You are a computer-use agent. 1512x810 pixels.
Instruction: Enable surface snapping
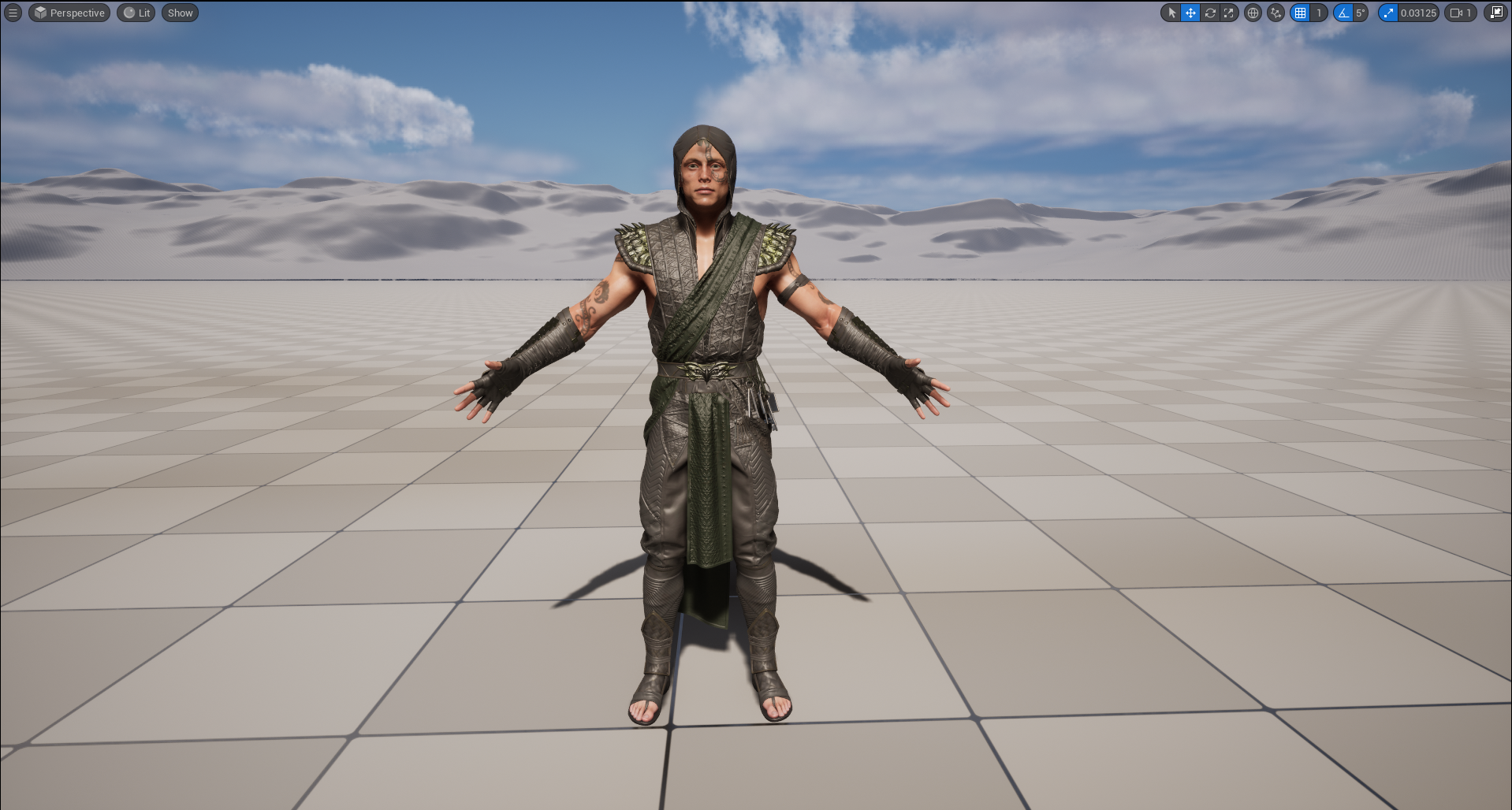(x=1276, y=13)
